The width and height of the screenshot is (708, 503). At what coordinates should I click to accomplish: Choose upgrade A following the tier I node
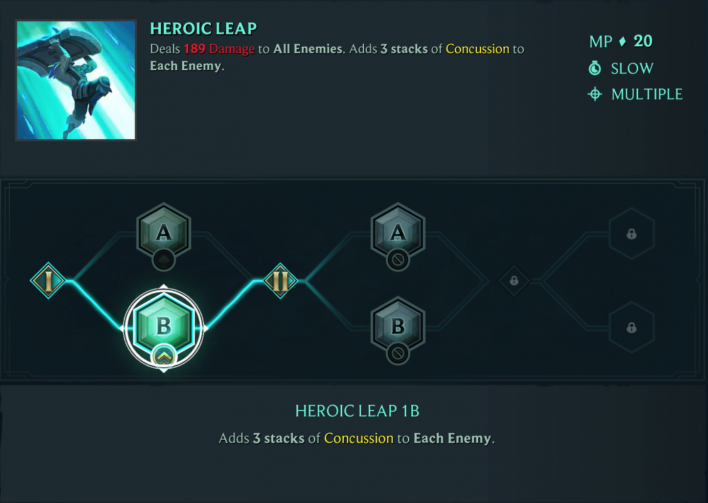click(x=164, y=235)
